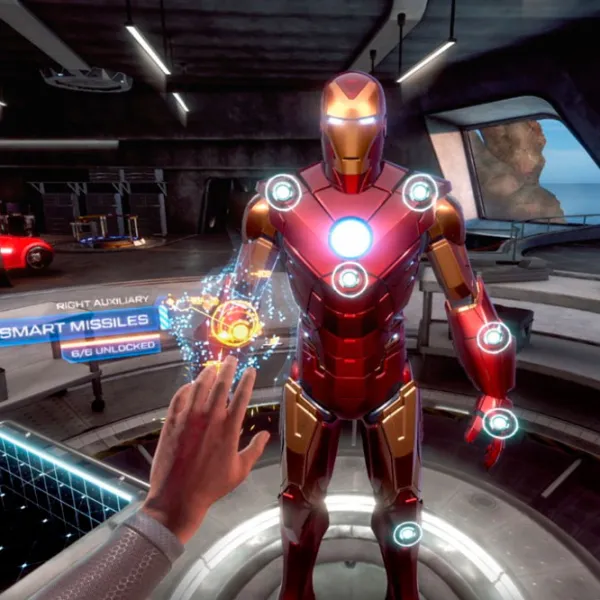Select the white node on the non-highlighted forearm

tap(493, 337)
